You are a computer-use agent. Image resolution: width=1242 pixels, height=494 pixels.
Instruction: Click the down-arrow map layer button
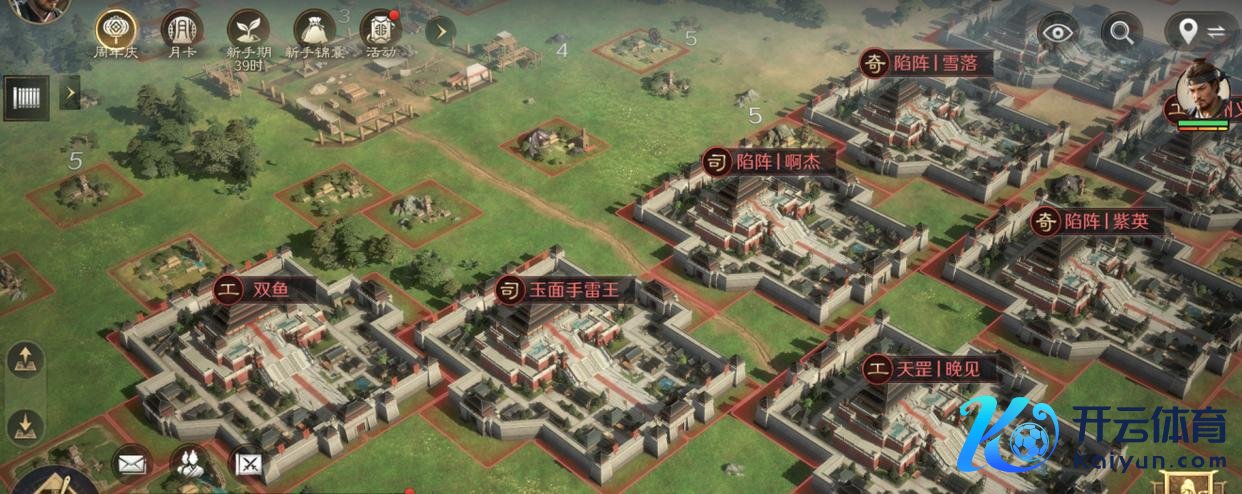pos(26,425)
